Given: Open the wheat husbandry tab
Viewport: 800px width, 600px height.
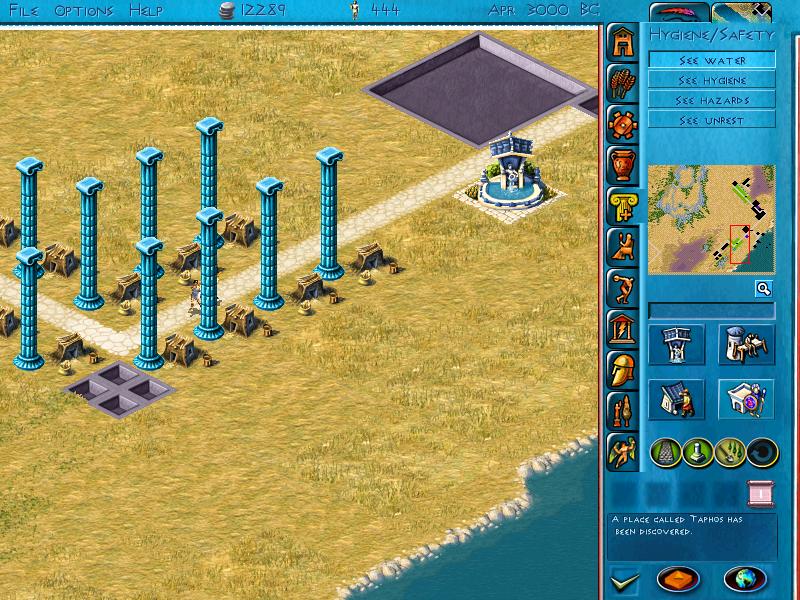Looking at the screenshot, I should point(622,84).
